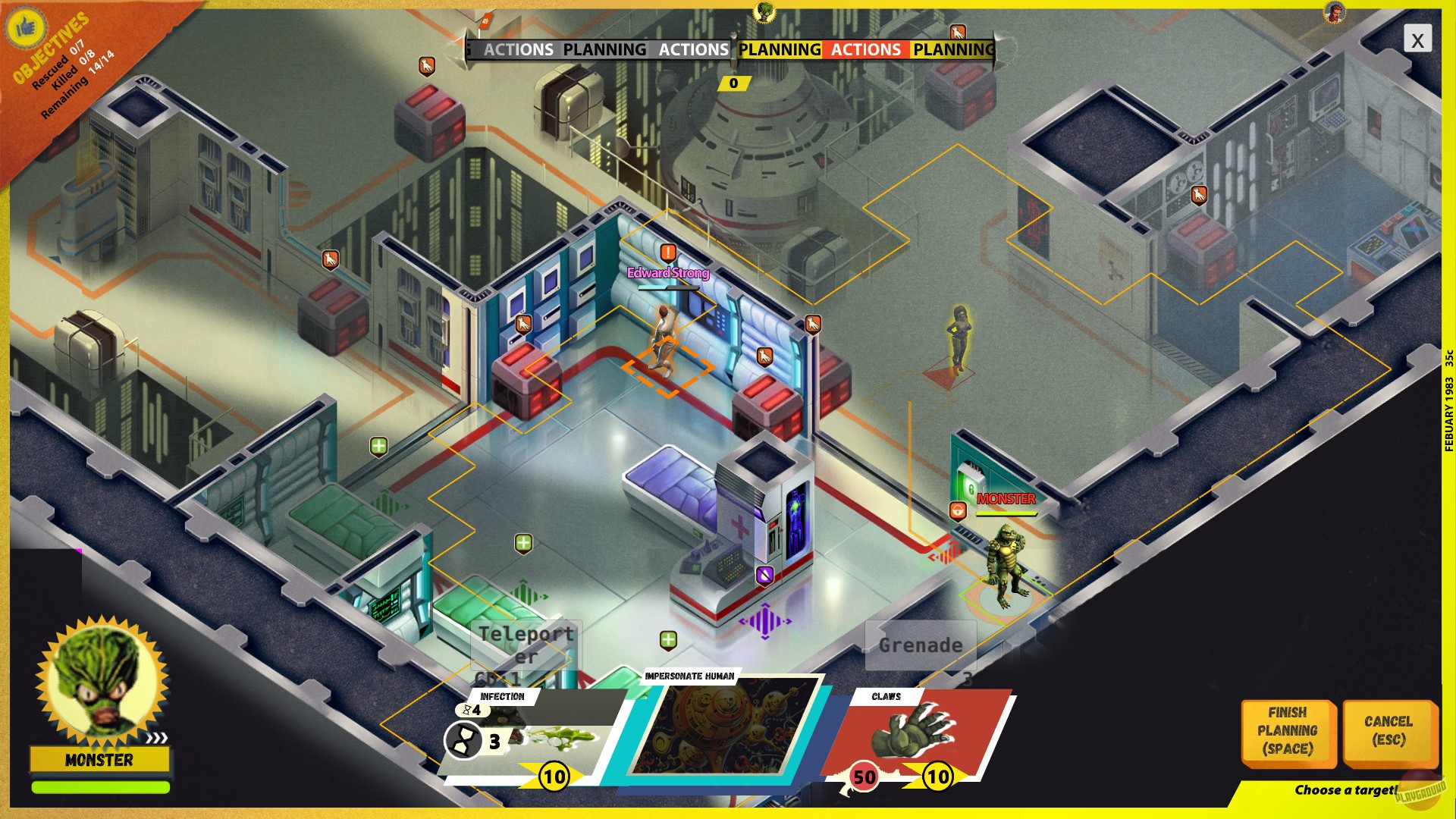Click the Cancel (ESC) button

coord(1387,730)
